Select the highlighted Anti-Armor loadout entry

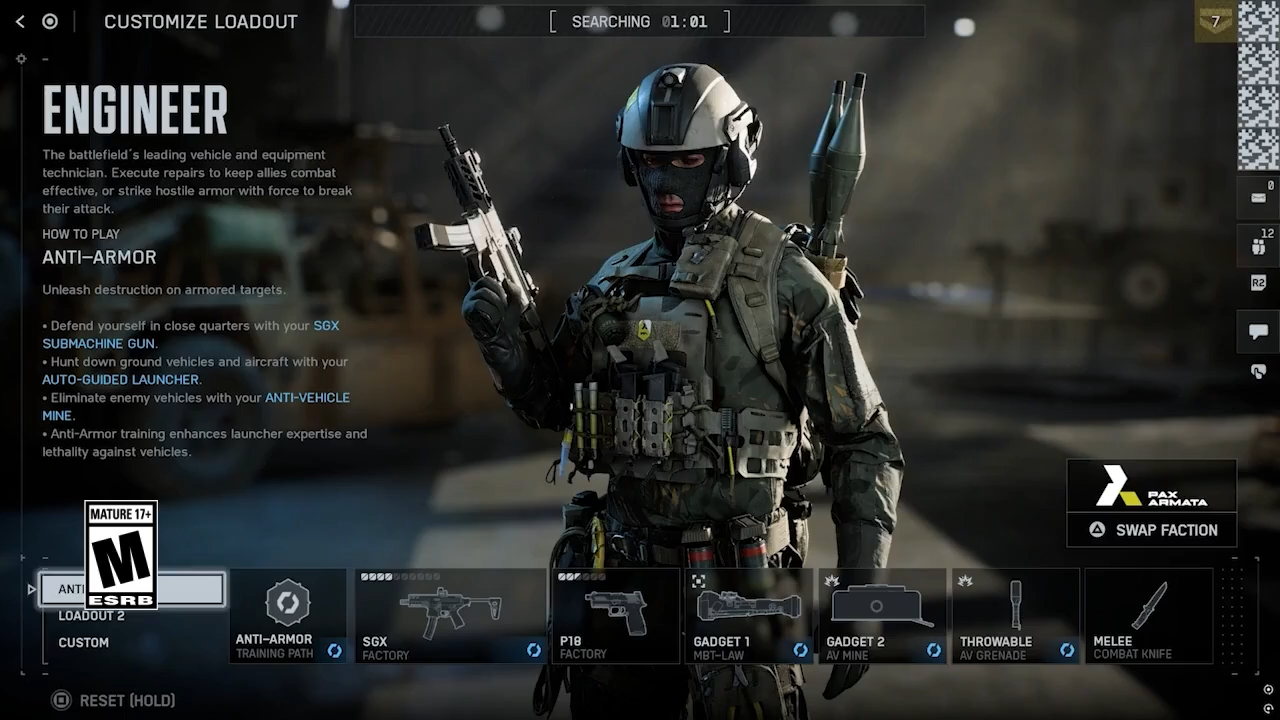point(190,589)
